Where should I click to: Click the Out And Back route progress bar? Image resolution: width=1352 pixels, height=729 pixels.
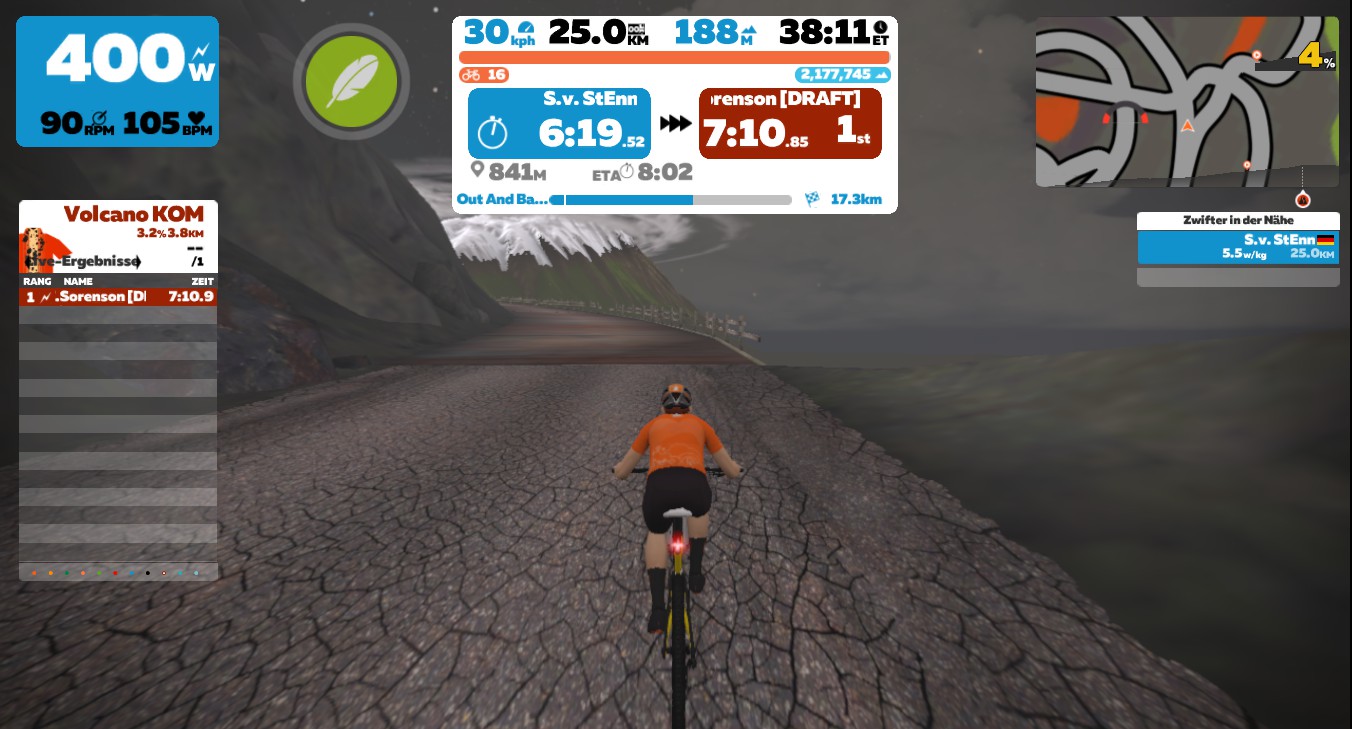click(670, 200)
